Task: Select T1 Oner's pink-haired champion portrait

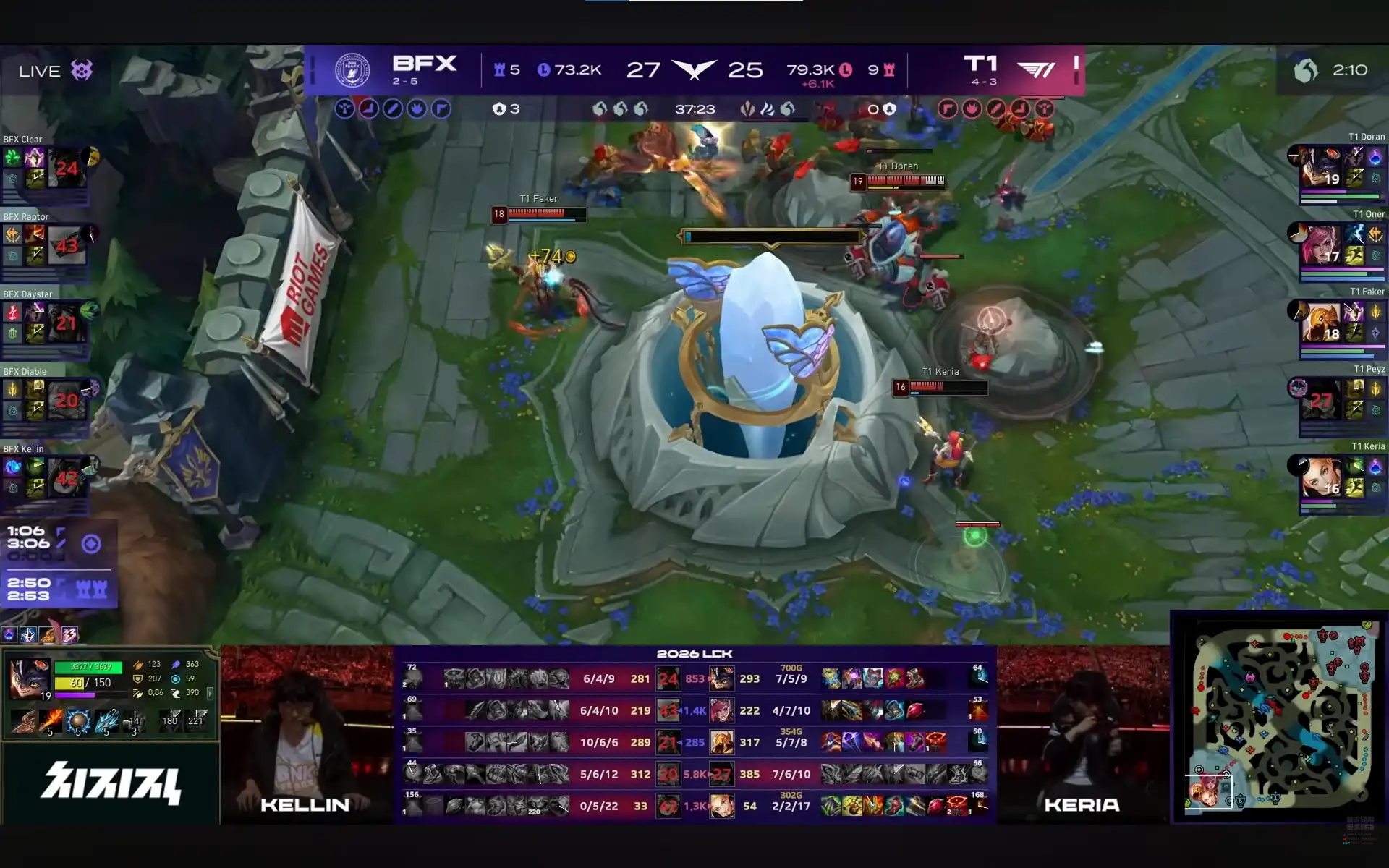Action: (x=1320, y=244)
